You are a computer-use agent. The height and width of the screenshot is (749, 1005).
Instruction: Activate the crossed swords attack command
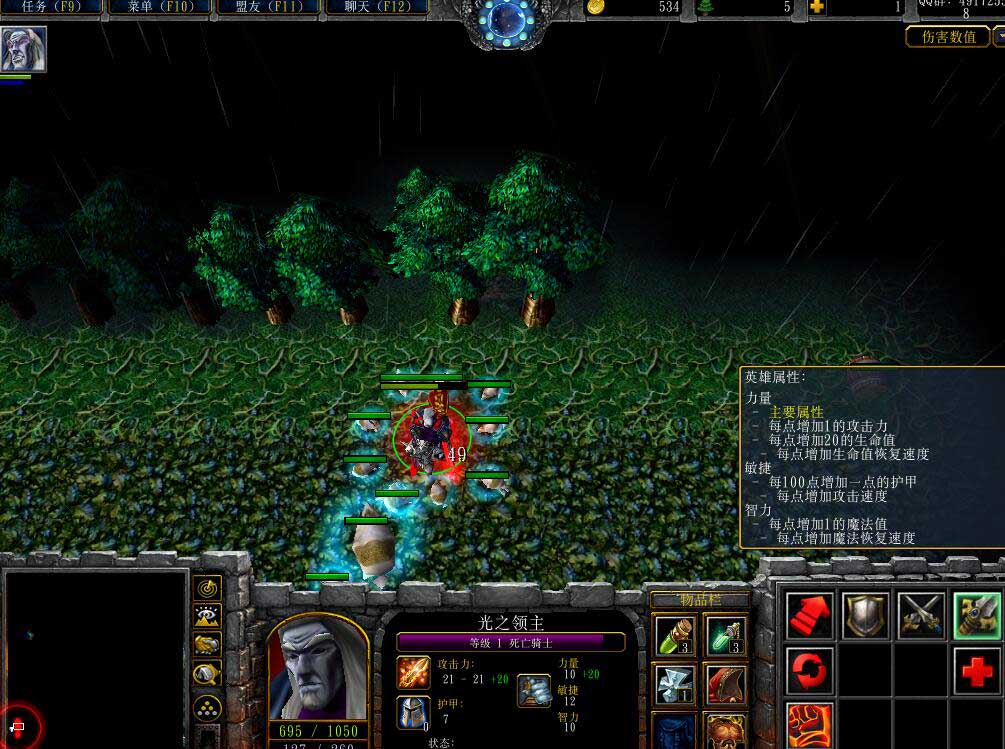point(921,616)
